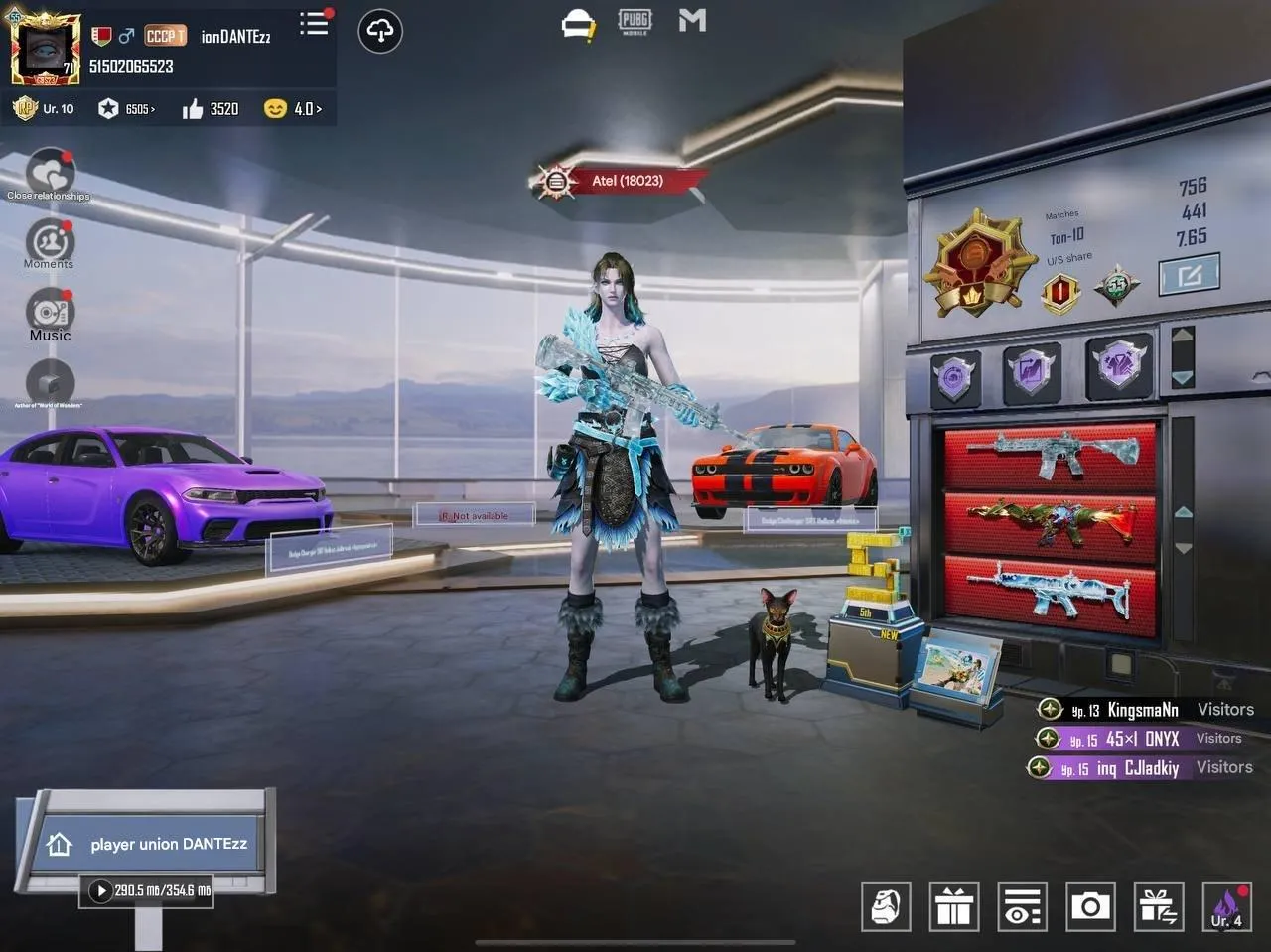Open display visibility settings with the eye icon

[1022, 906]
